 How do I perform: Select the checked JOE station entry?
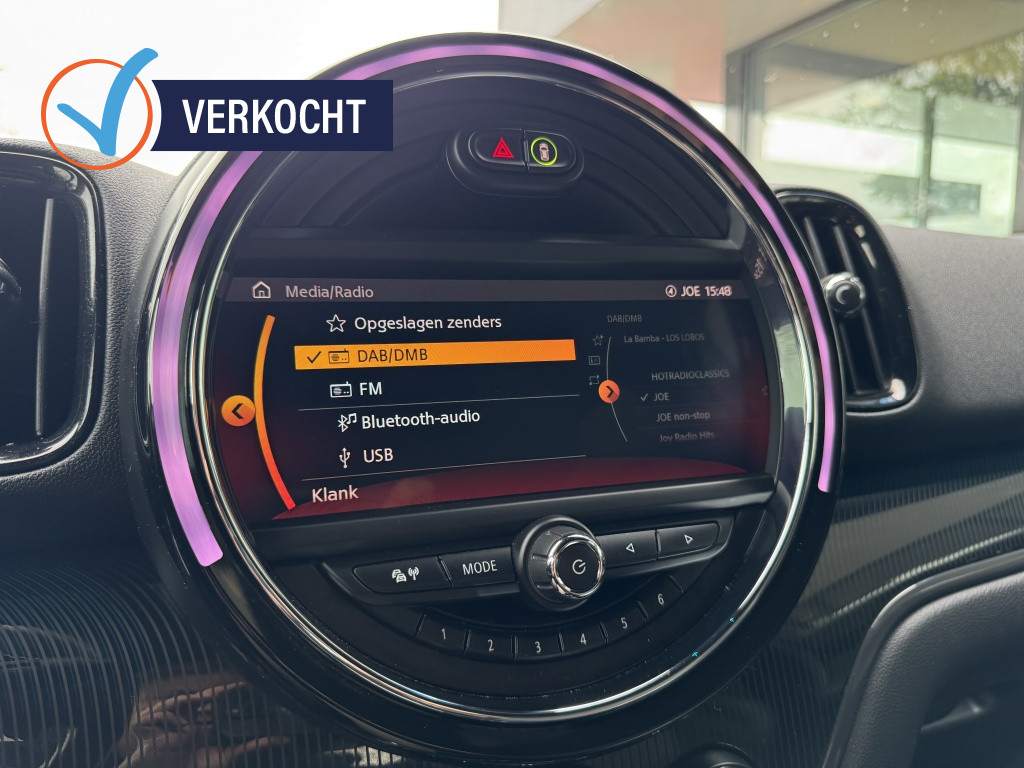pyautogui.click(x=662, y=396)
